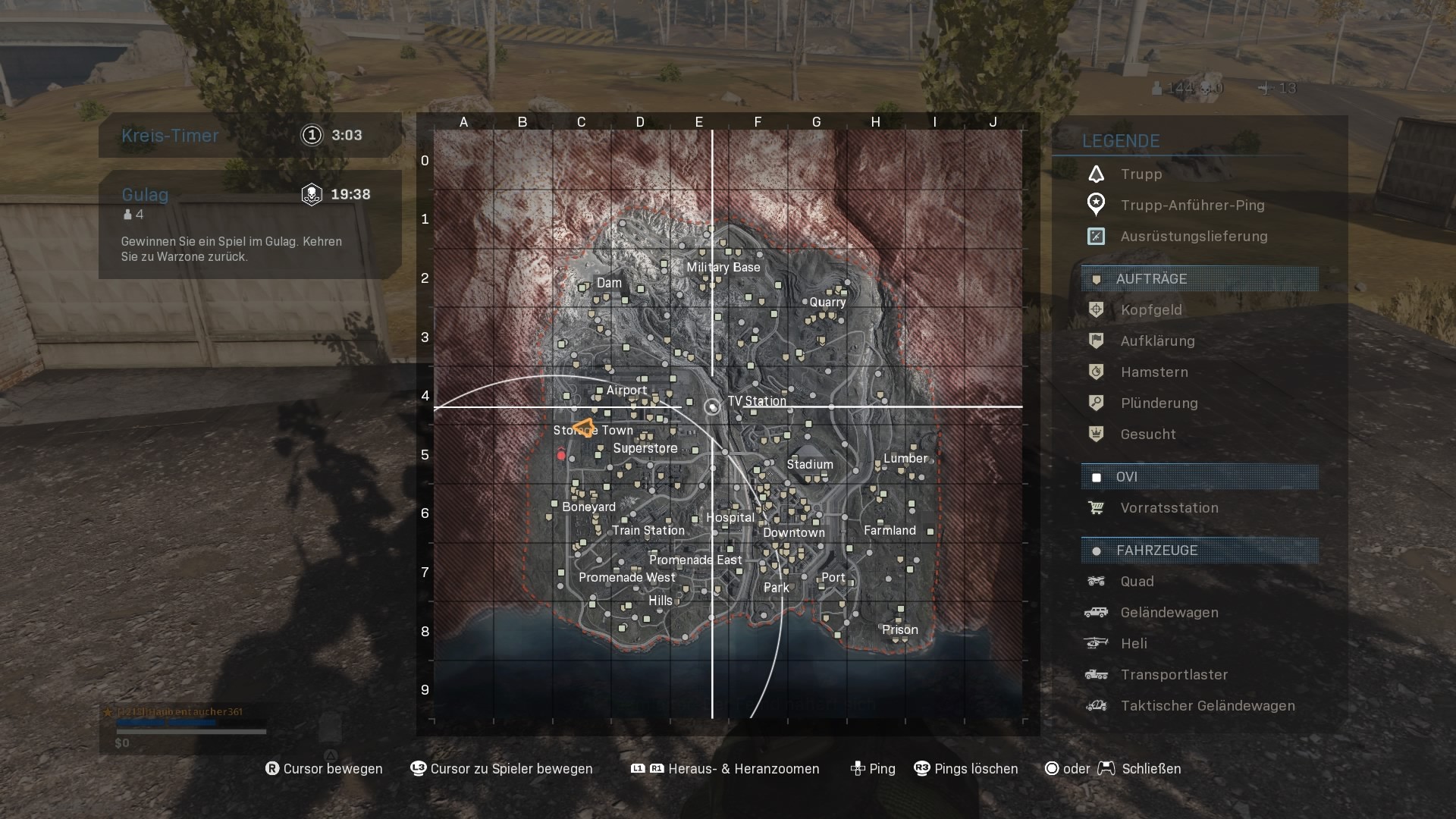Click the TV Station marker on the map
This screenshot has height=819, width=1456.
pos(712,407)
